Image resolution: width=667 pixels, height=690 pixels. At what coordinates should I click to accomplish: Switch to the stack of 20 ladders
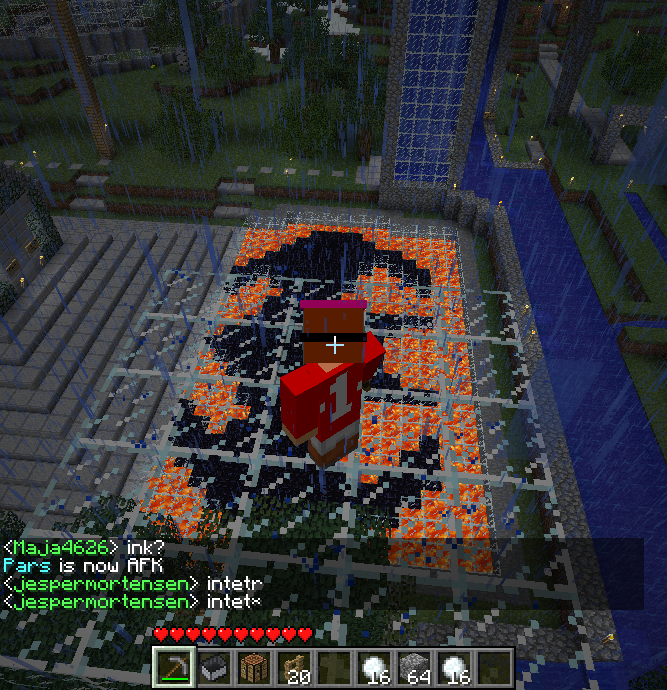click(293, 668)
